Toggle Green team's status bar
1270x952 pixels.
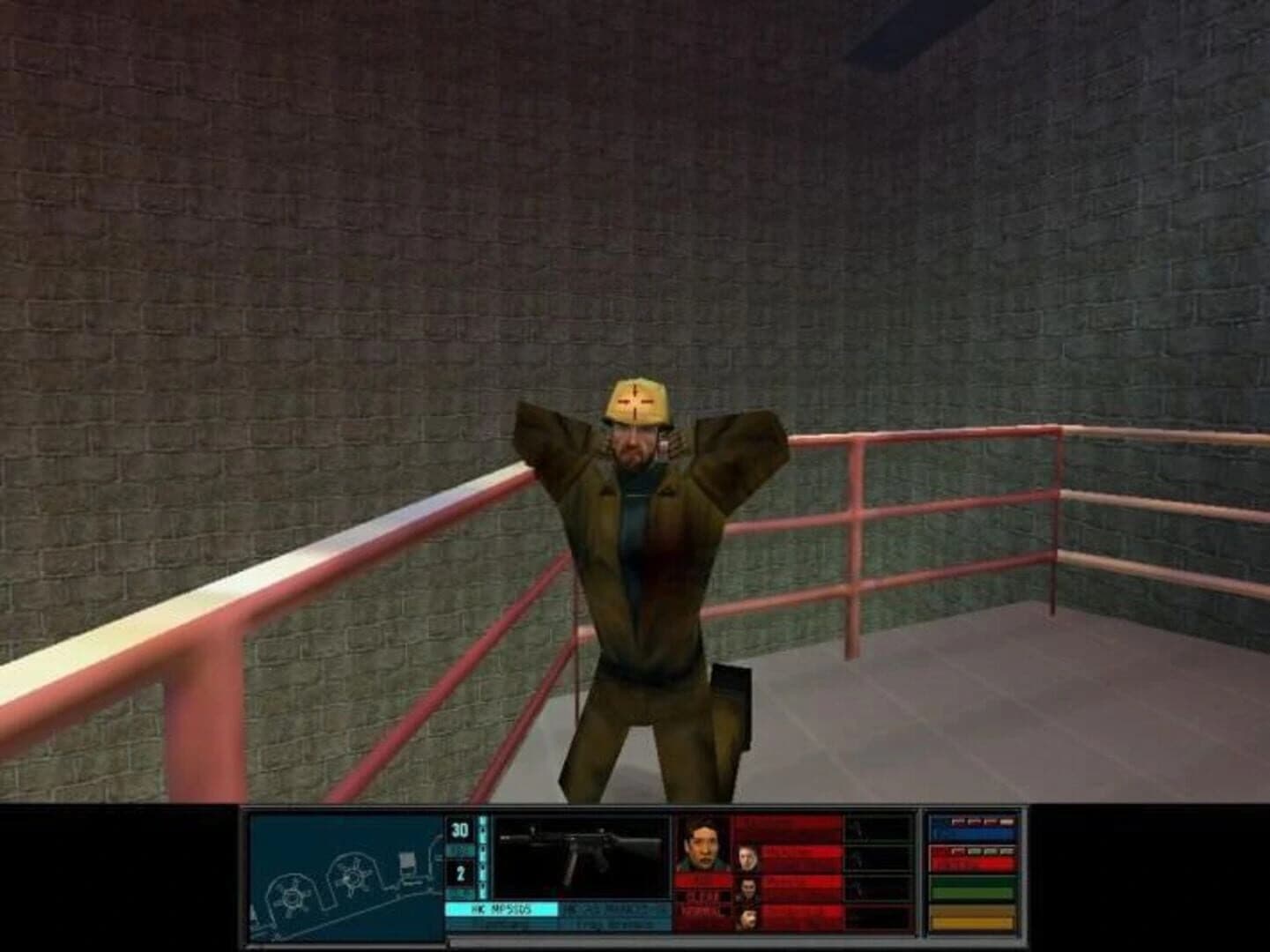click(970, 890)
